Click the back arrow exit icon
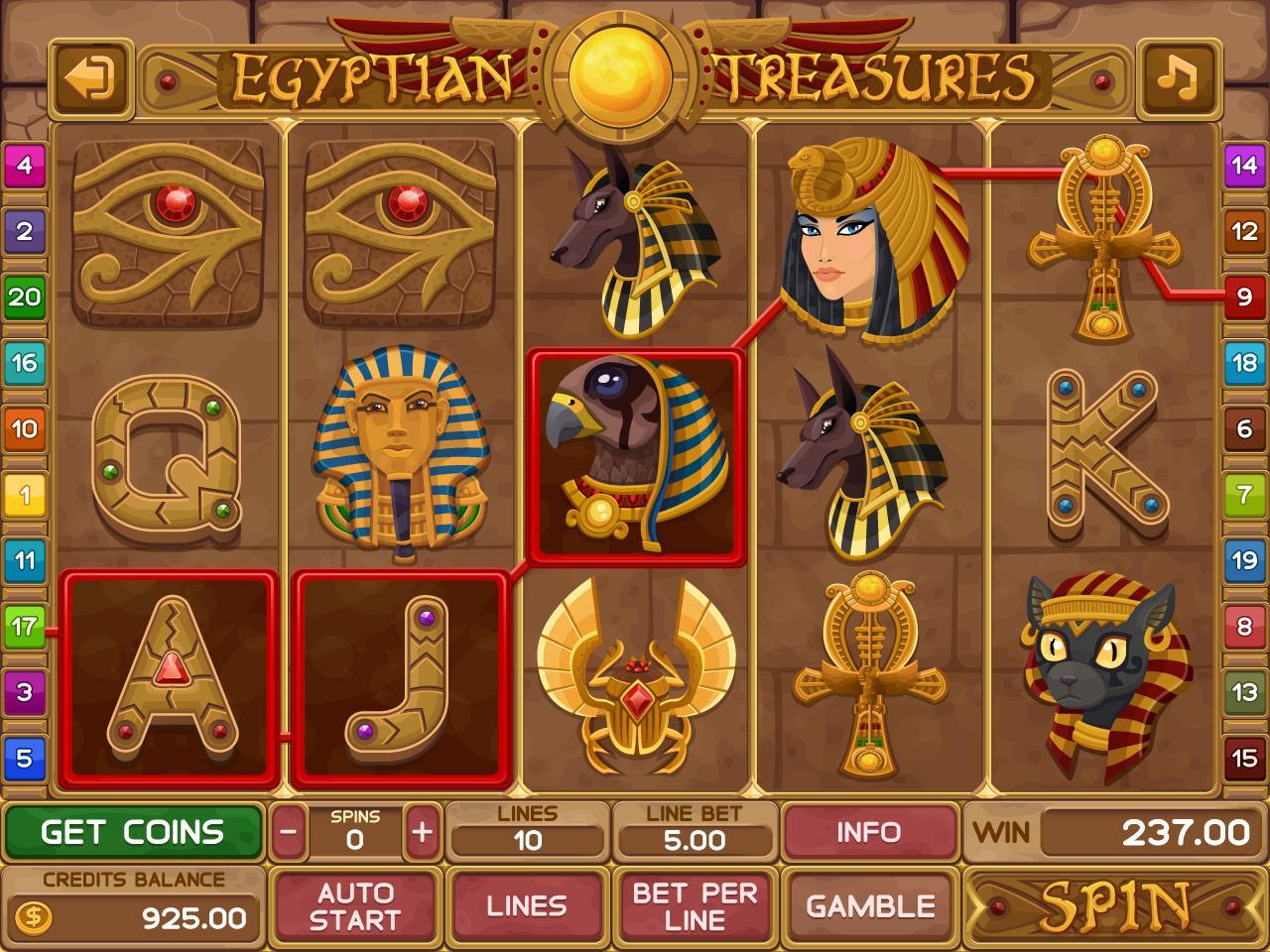The width and height of the screenshot is (1270, 952). point(89,77)
